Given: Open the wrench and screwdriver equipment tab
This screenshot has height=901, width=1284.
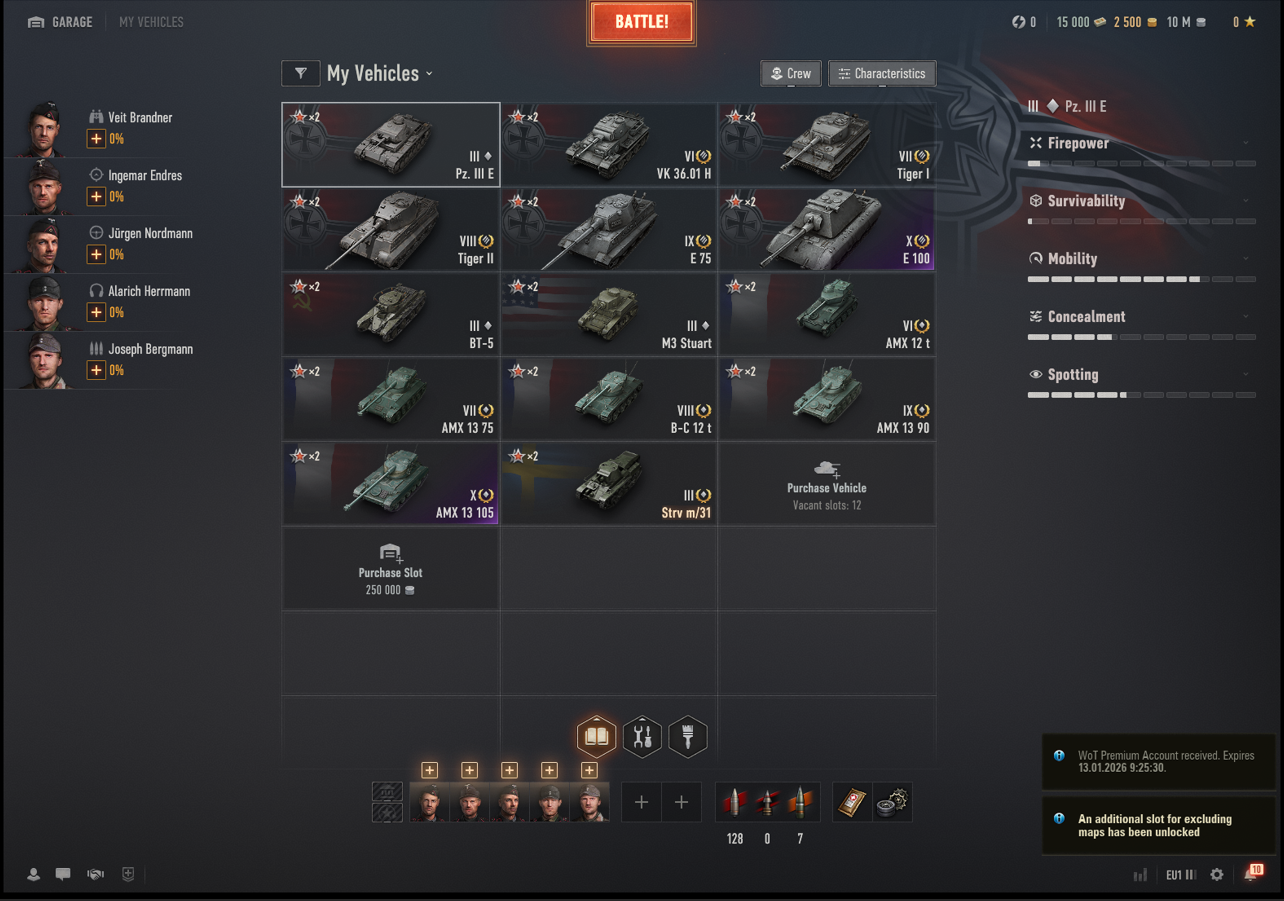Looking at the screenshot, I should (642, 737).
